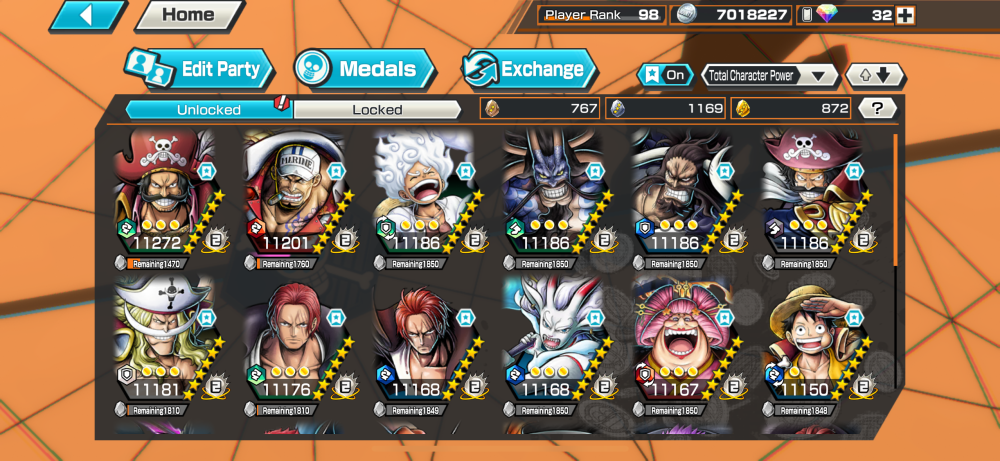This screenshot has height=461, width=1000.
Task: Open the Exchange menu
Action: [x=529, y=69]
